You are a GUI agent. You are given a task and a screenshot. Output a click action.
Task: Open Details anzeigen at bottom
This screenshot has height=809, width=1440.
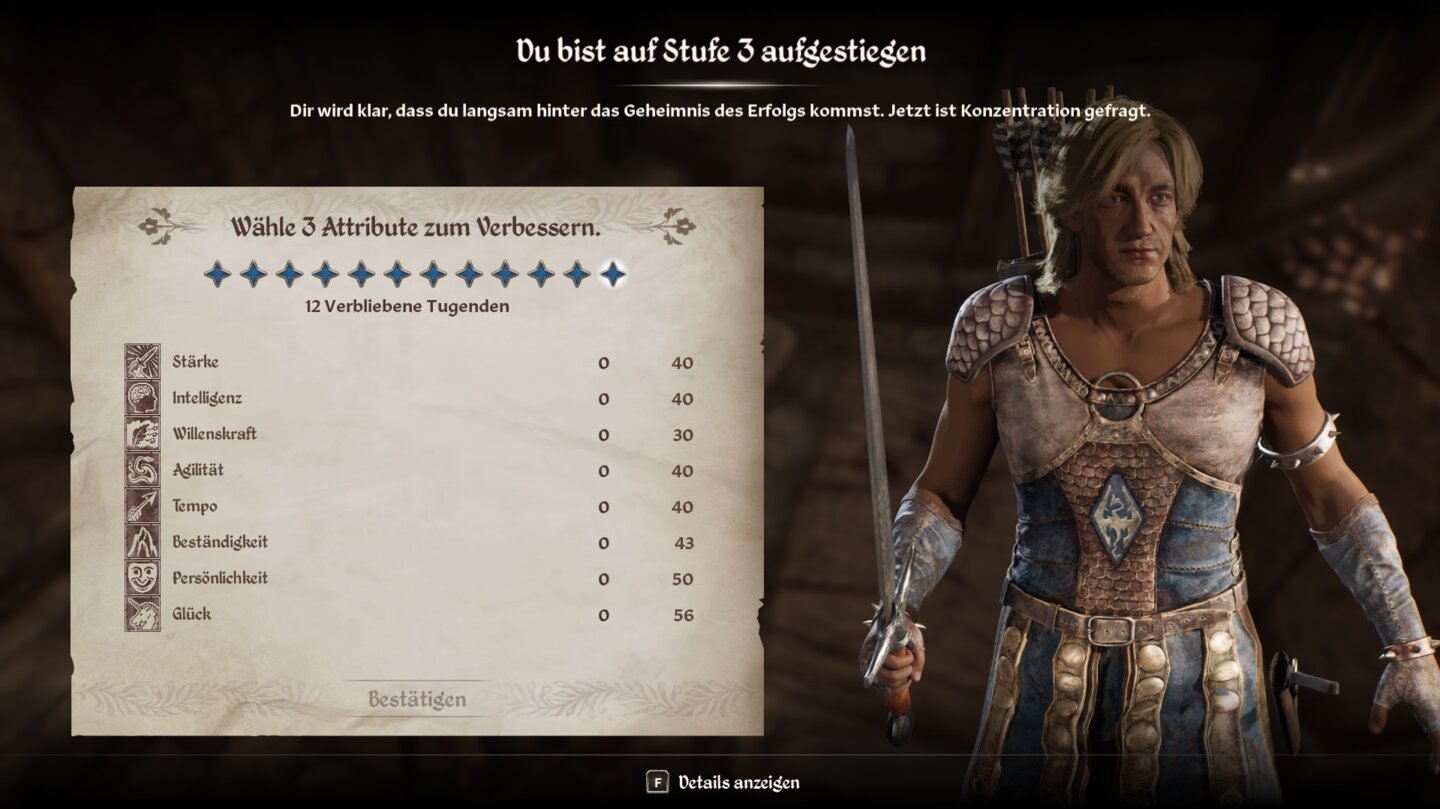point(742,783)
